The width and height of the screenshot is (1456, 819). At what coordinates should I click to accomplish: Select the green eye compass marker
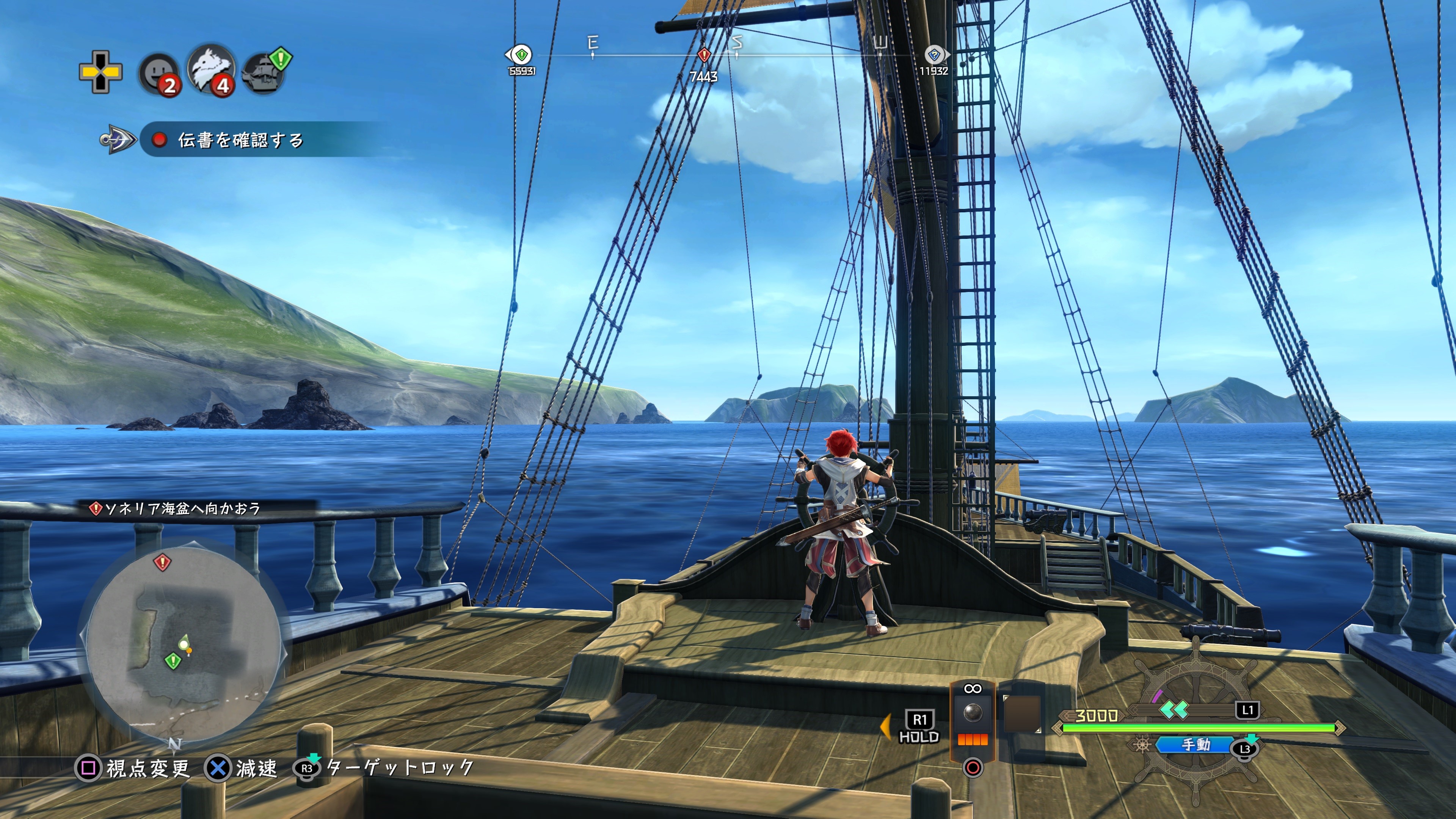(521, 55)
